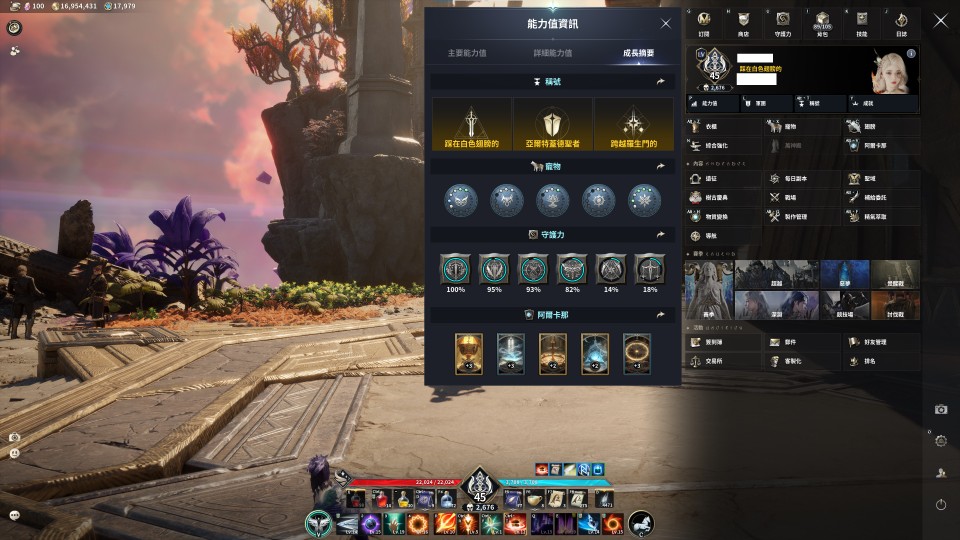Switch to the 詳細能力值 tab
960x540 pixels.
553,53
